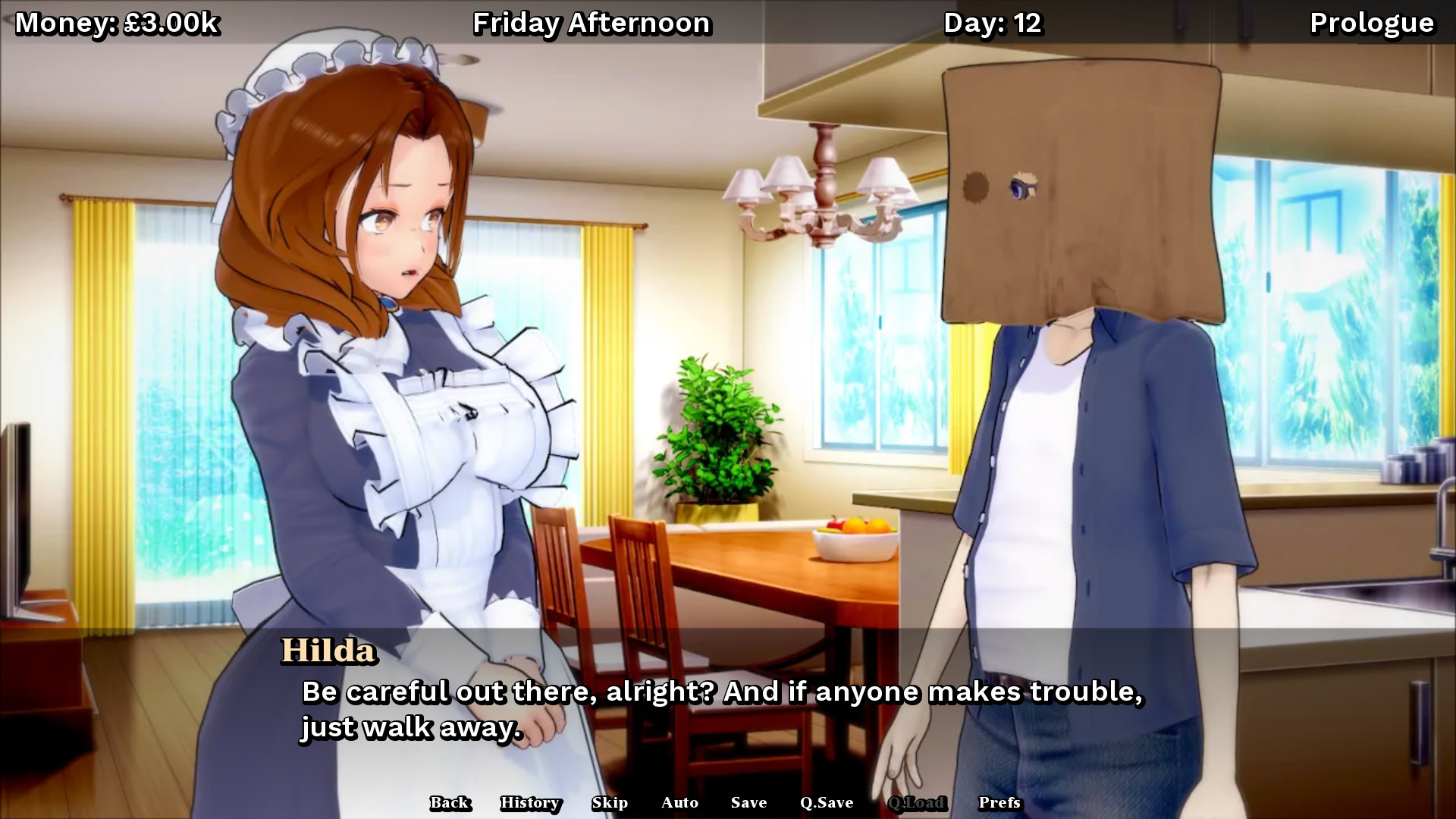Enable Skip mode to fast-forward text
The image size is (1456, 819).
611,802
